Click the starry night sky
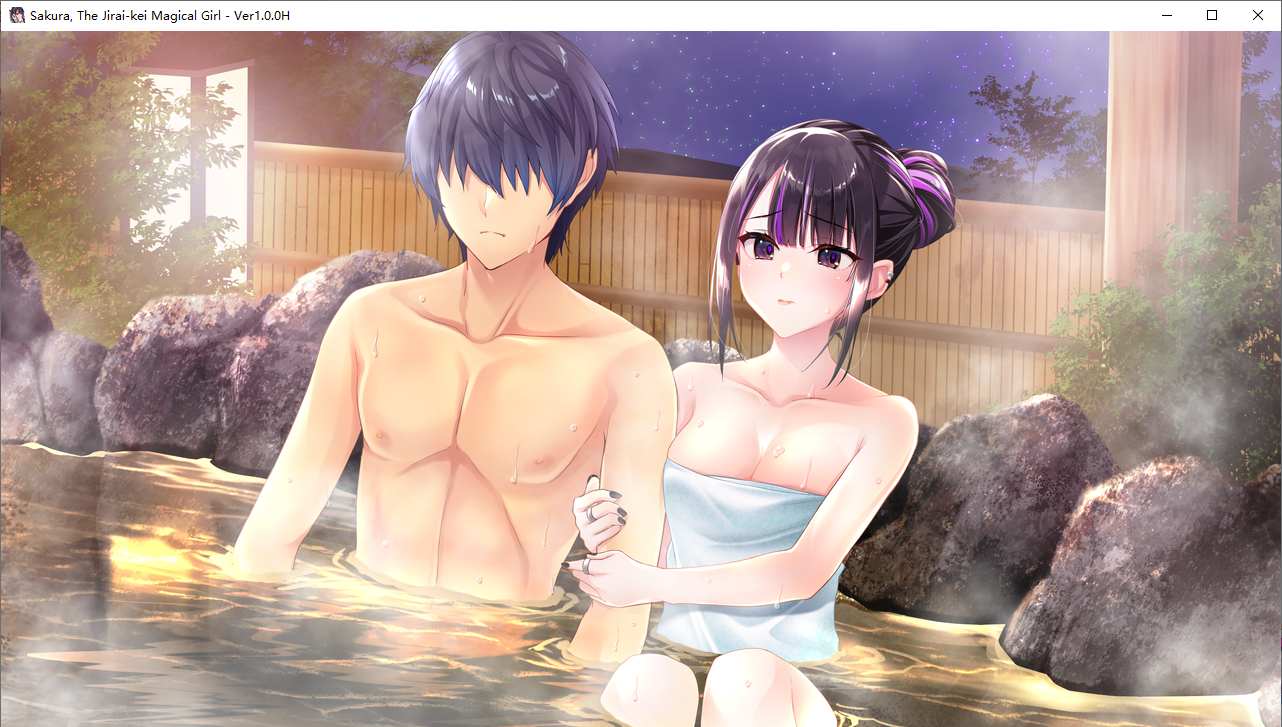Viewport: 1282px width, 727px height. 900,70
